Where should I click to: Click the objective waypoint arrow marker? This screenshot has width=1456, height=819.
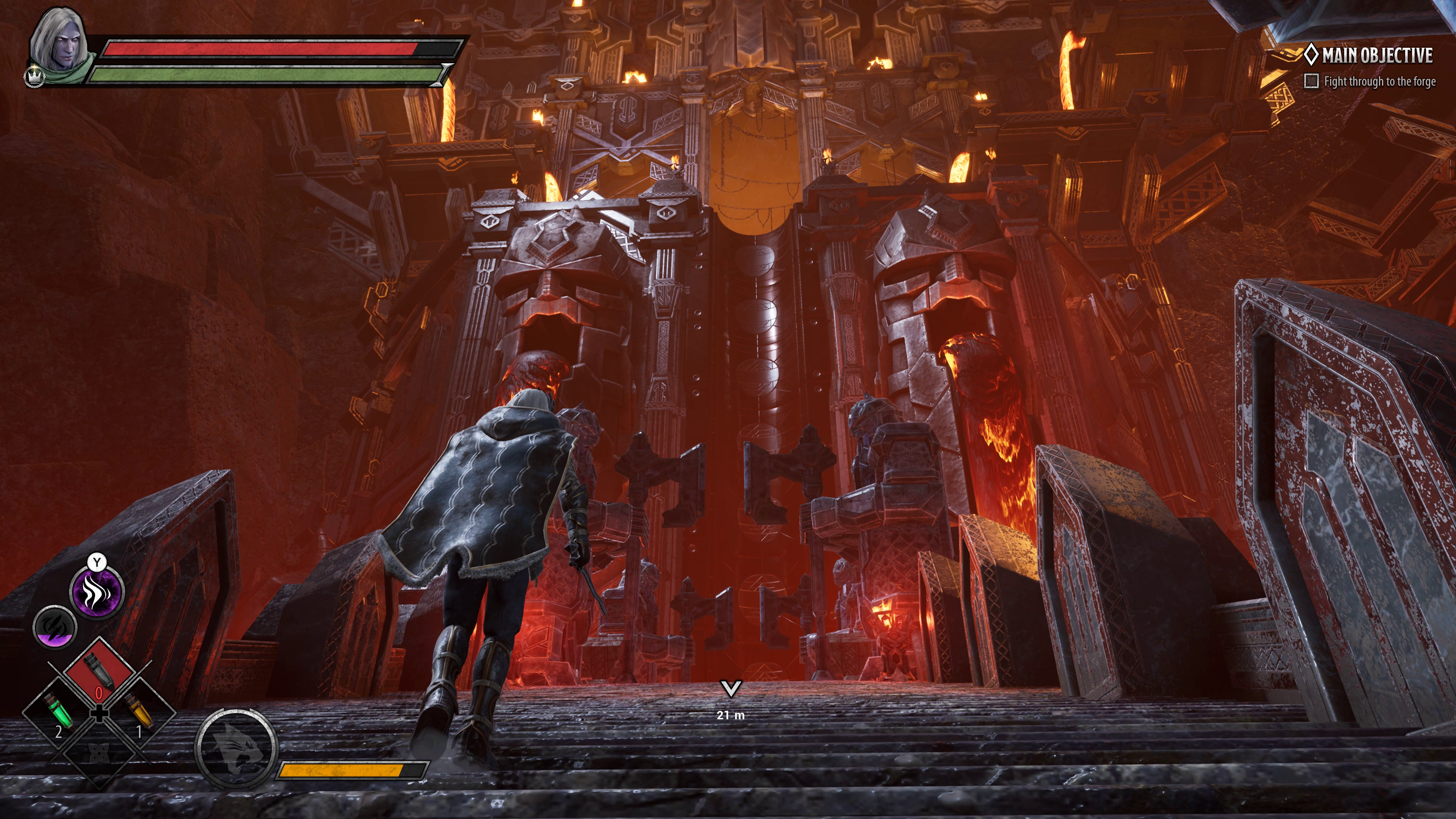(x=731, y=689)
